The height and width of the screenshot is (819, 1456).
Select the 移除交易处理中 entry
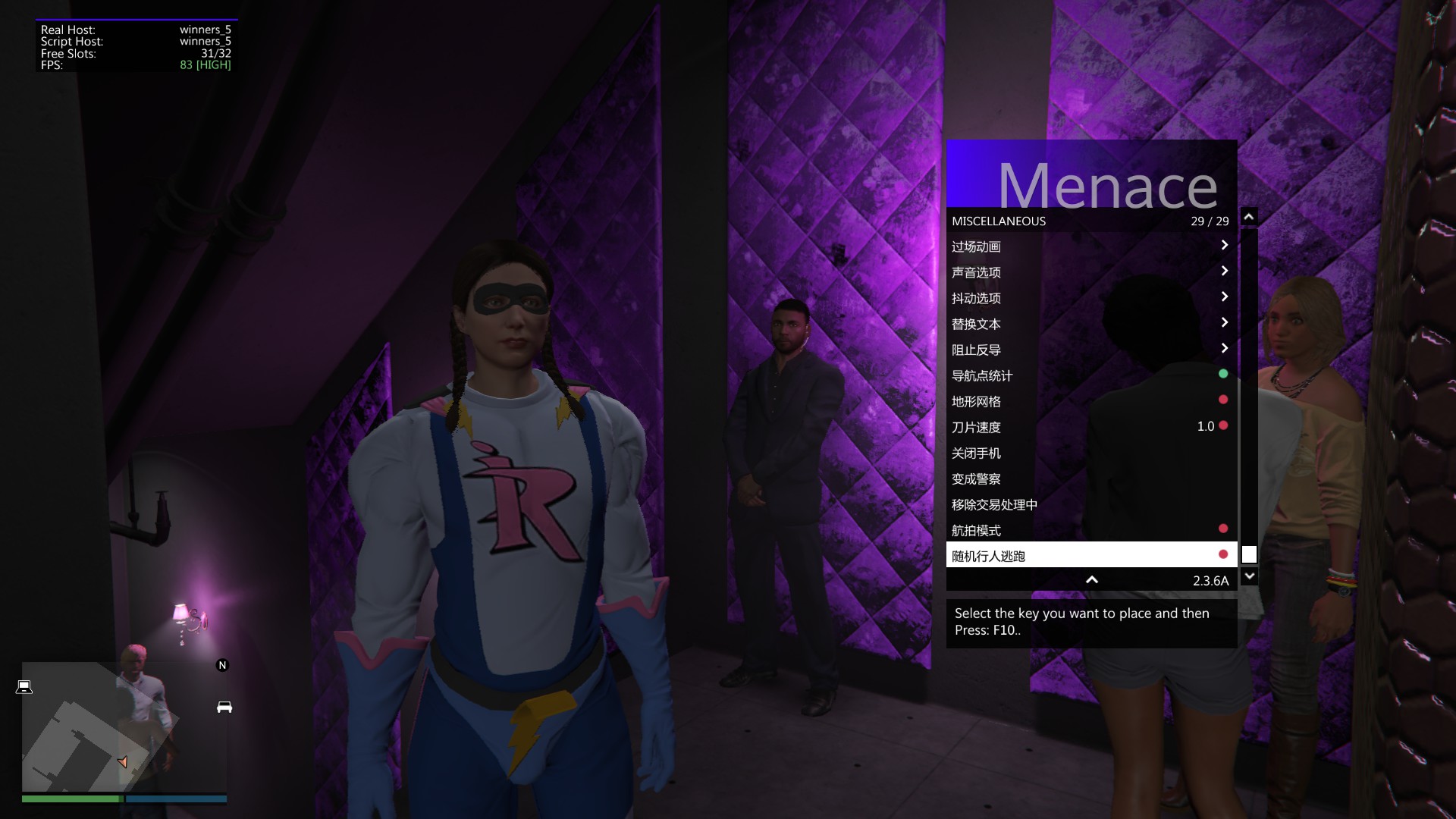tap(1090, 504)
